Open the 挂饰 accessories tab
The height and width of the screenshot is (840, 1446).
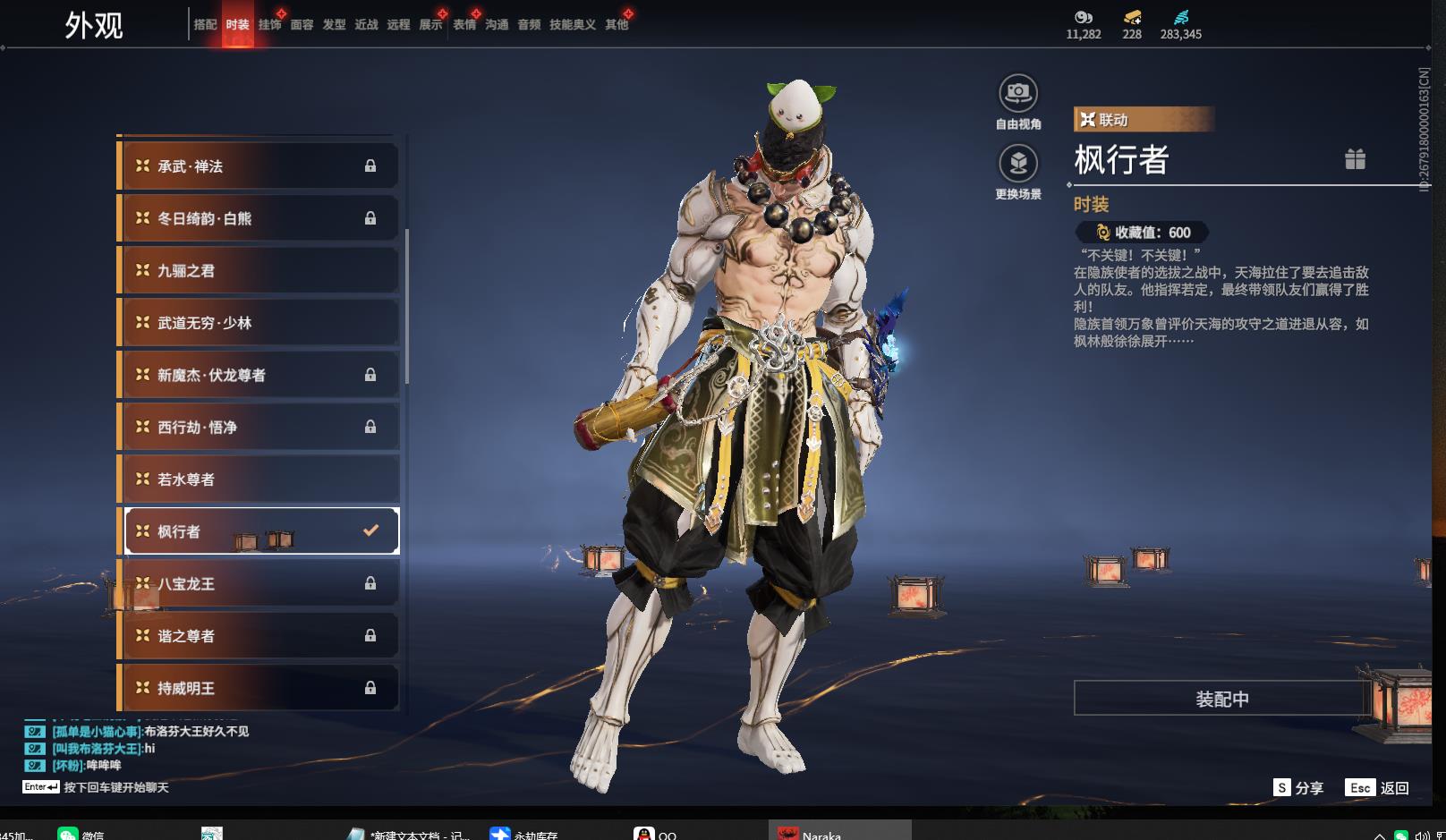click(x=269, y=25)
